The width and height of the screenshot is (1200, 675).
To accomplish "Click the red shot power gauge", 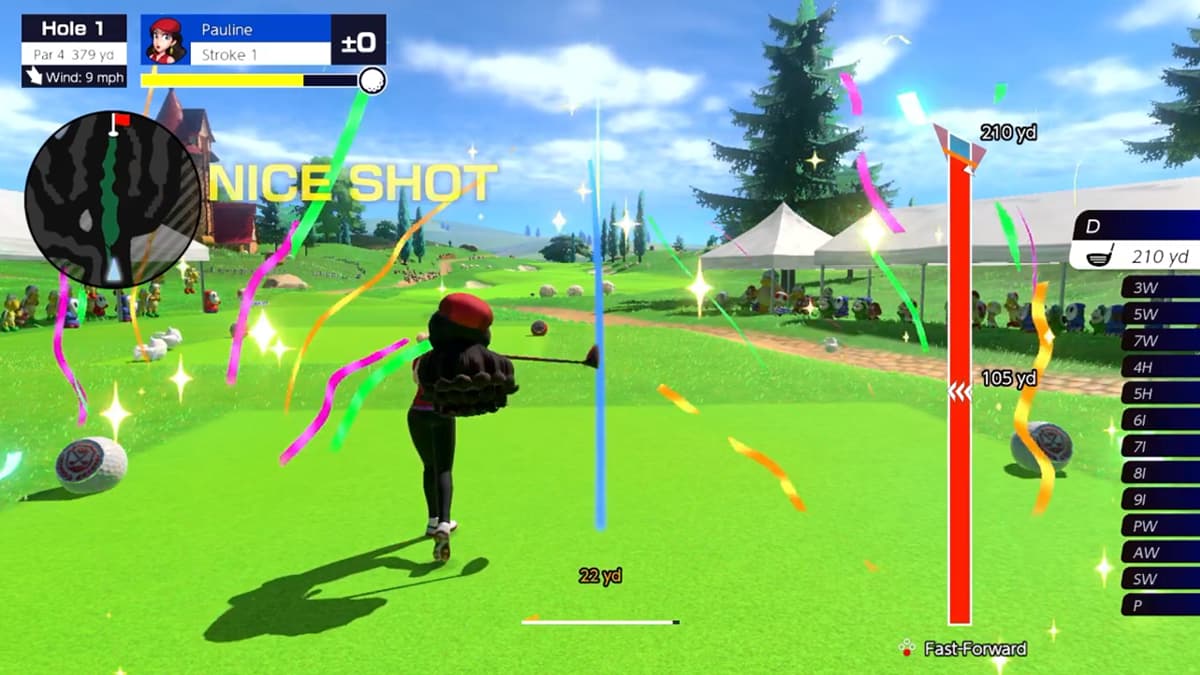I will point(959,390).
